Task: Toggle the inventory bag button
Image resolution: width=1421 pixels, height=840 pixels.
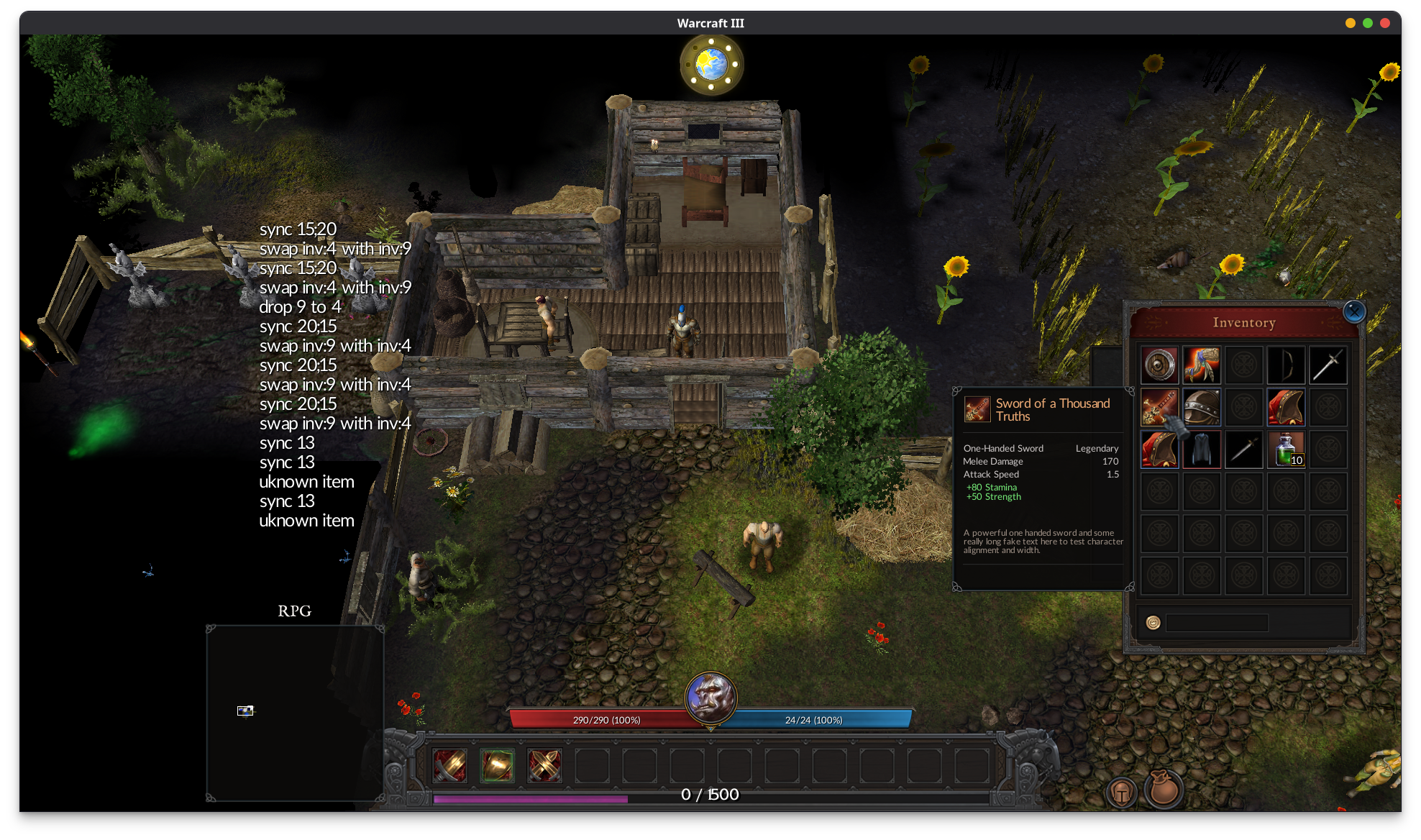Action: pos(1164,788)
